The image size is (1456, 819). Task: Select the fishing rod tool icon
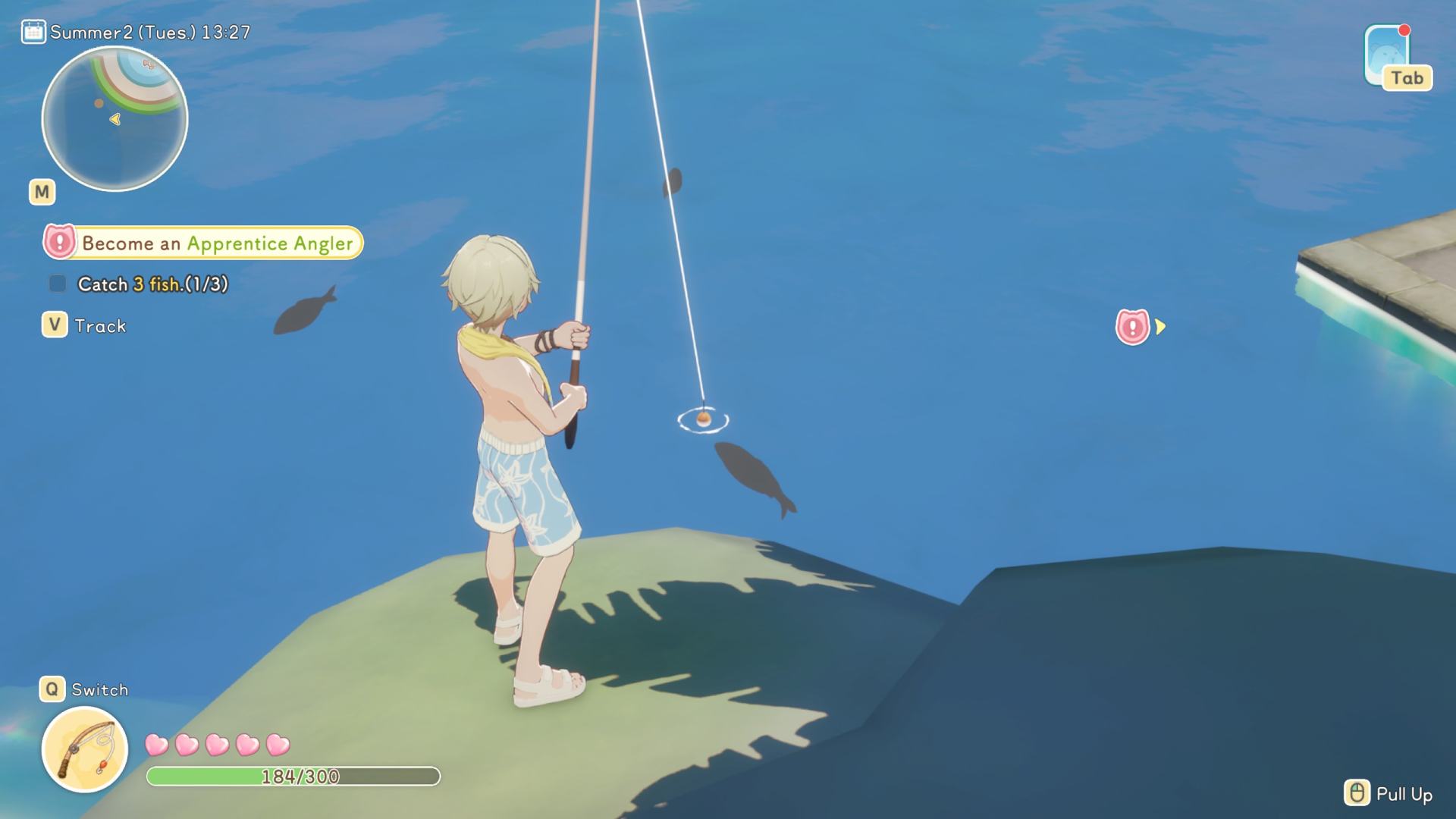click(85, 749)
